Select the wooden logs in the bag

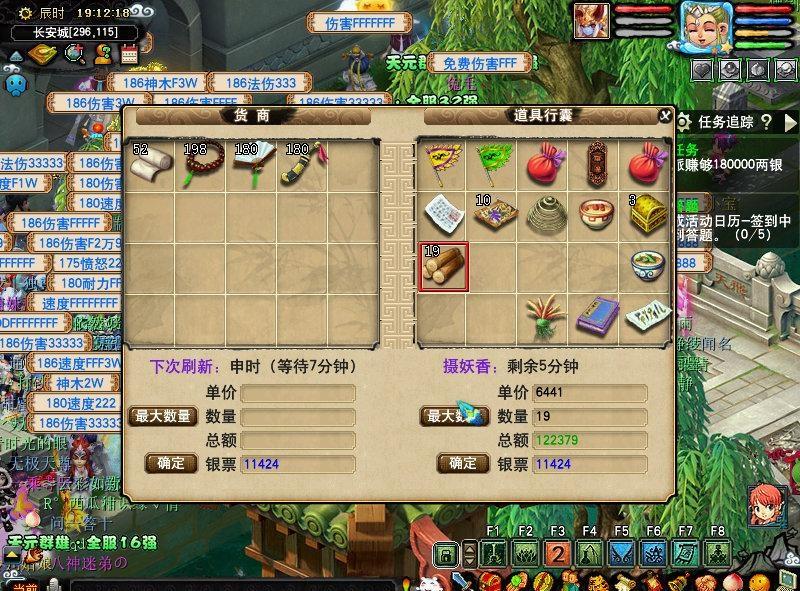443,267
